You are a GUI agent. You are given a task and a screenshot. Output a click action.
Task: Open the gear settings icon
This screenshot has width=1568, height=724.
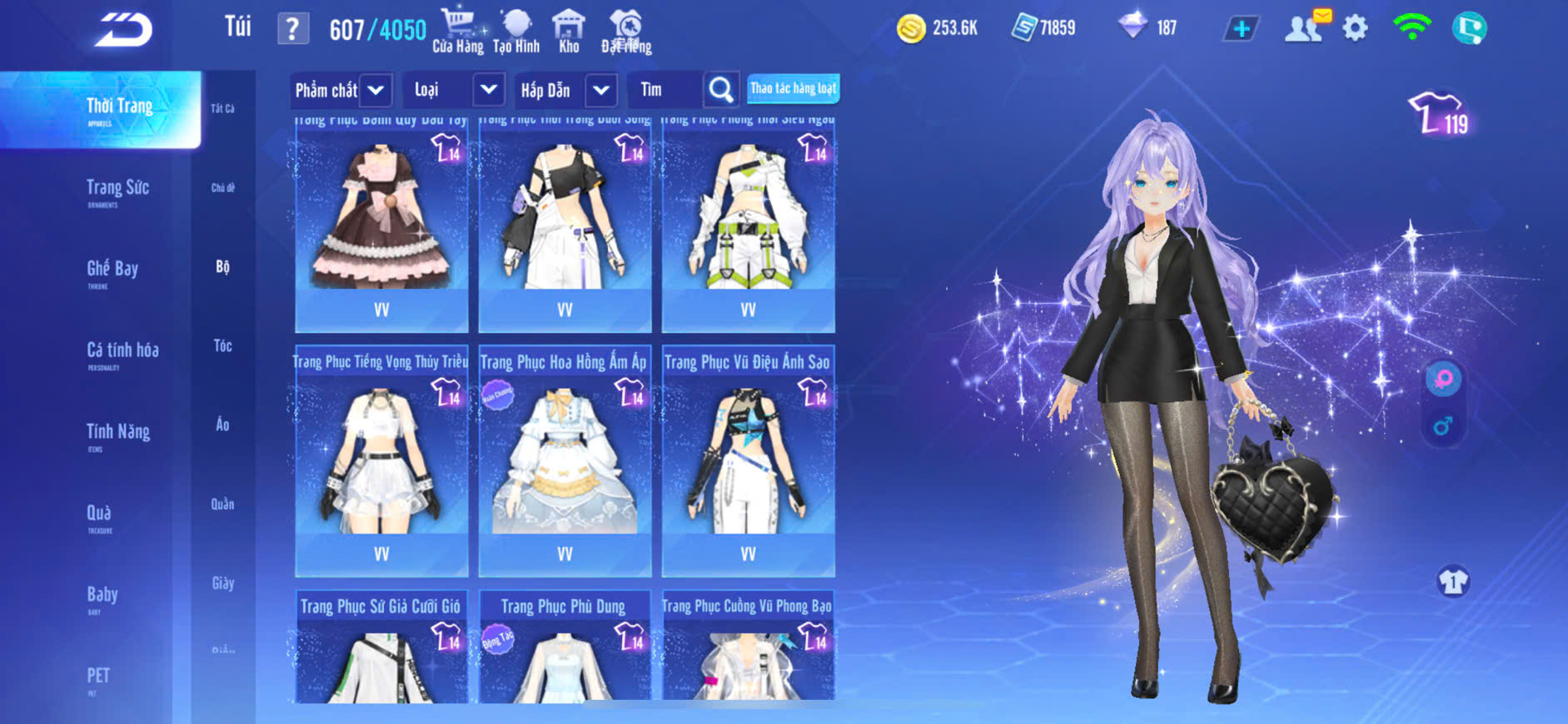pos(1355,29)
